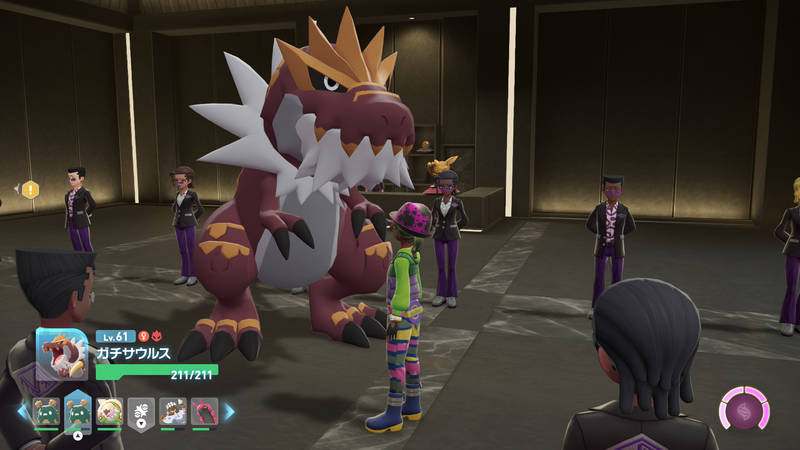Activate the pink Mega Evolution gauge icon
Viewport: 800px width, 450px height.
(744, 410)
